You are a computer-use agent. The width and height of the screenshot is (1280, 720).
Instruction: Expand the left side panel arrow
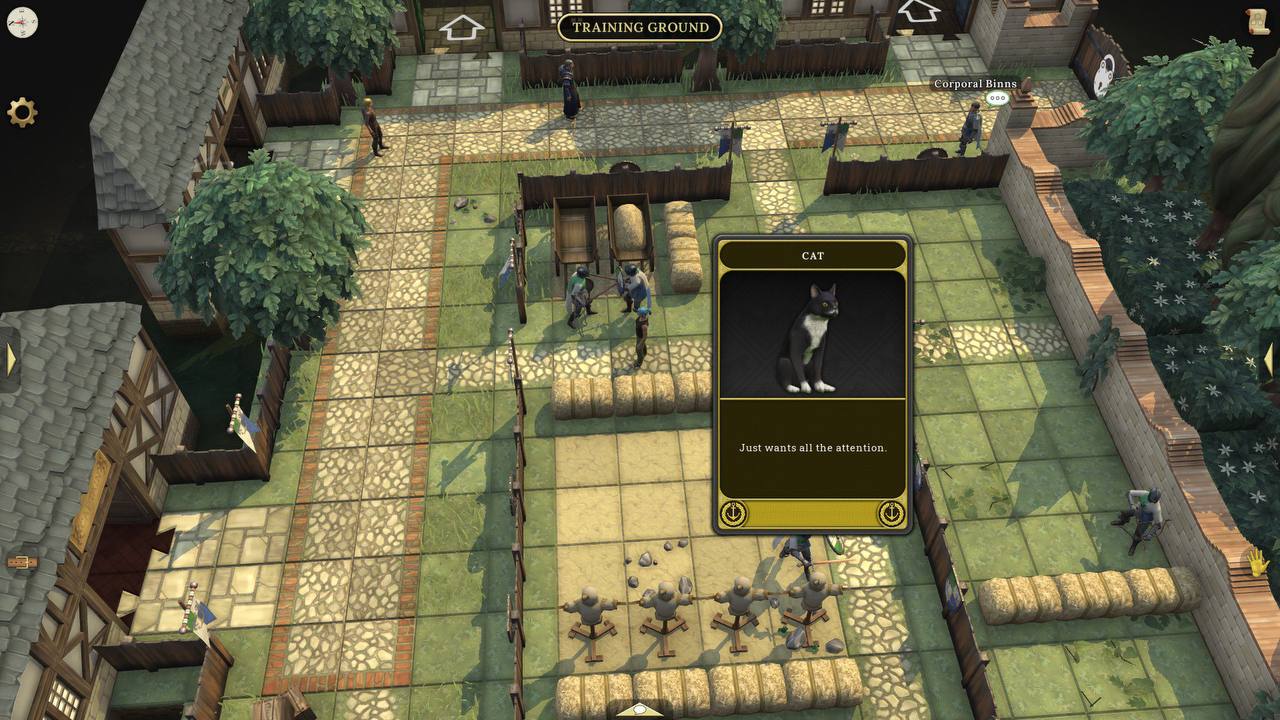10,359
